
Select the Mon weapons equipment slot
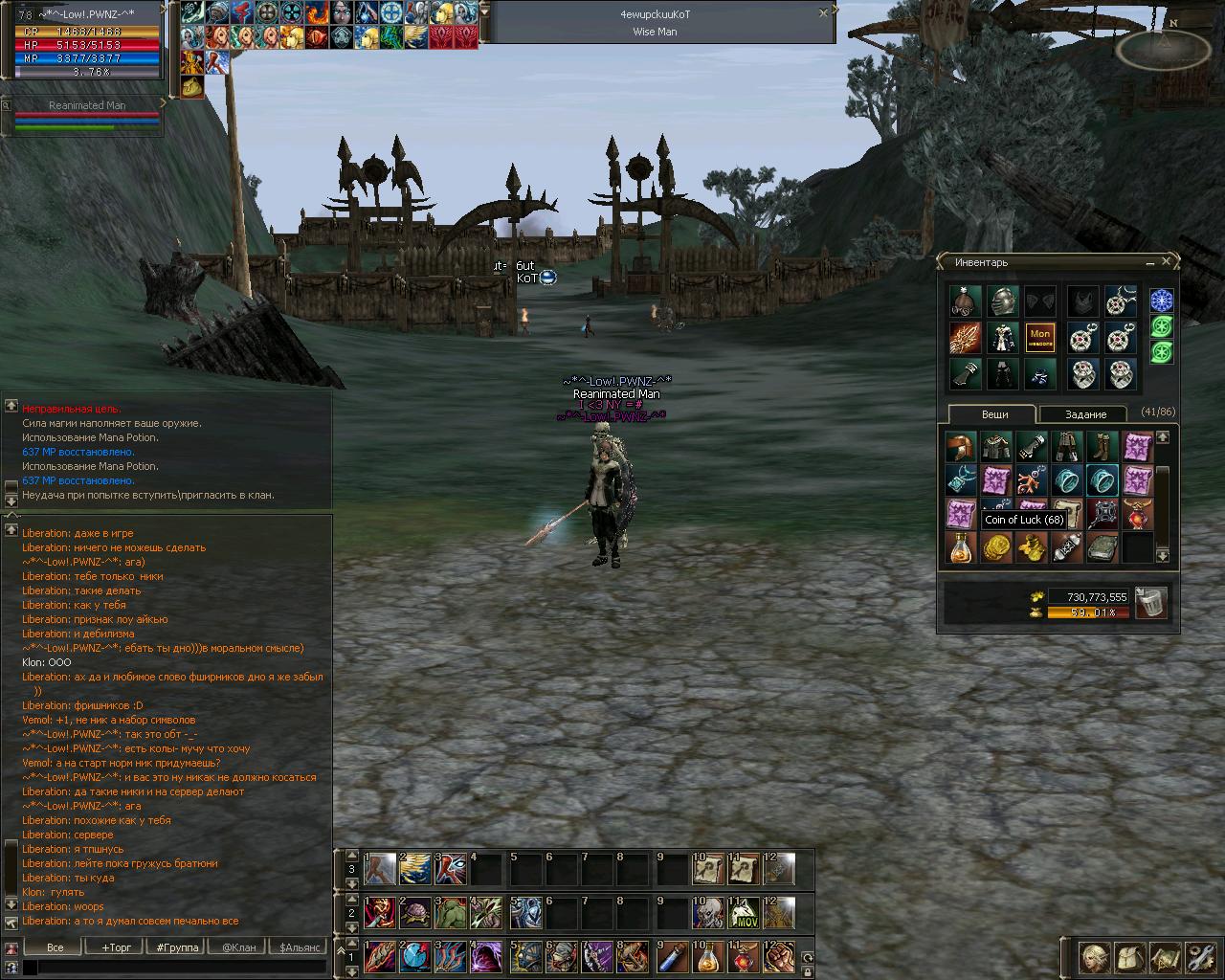[1040, 338]
